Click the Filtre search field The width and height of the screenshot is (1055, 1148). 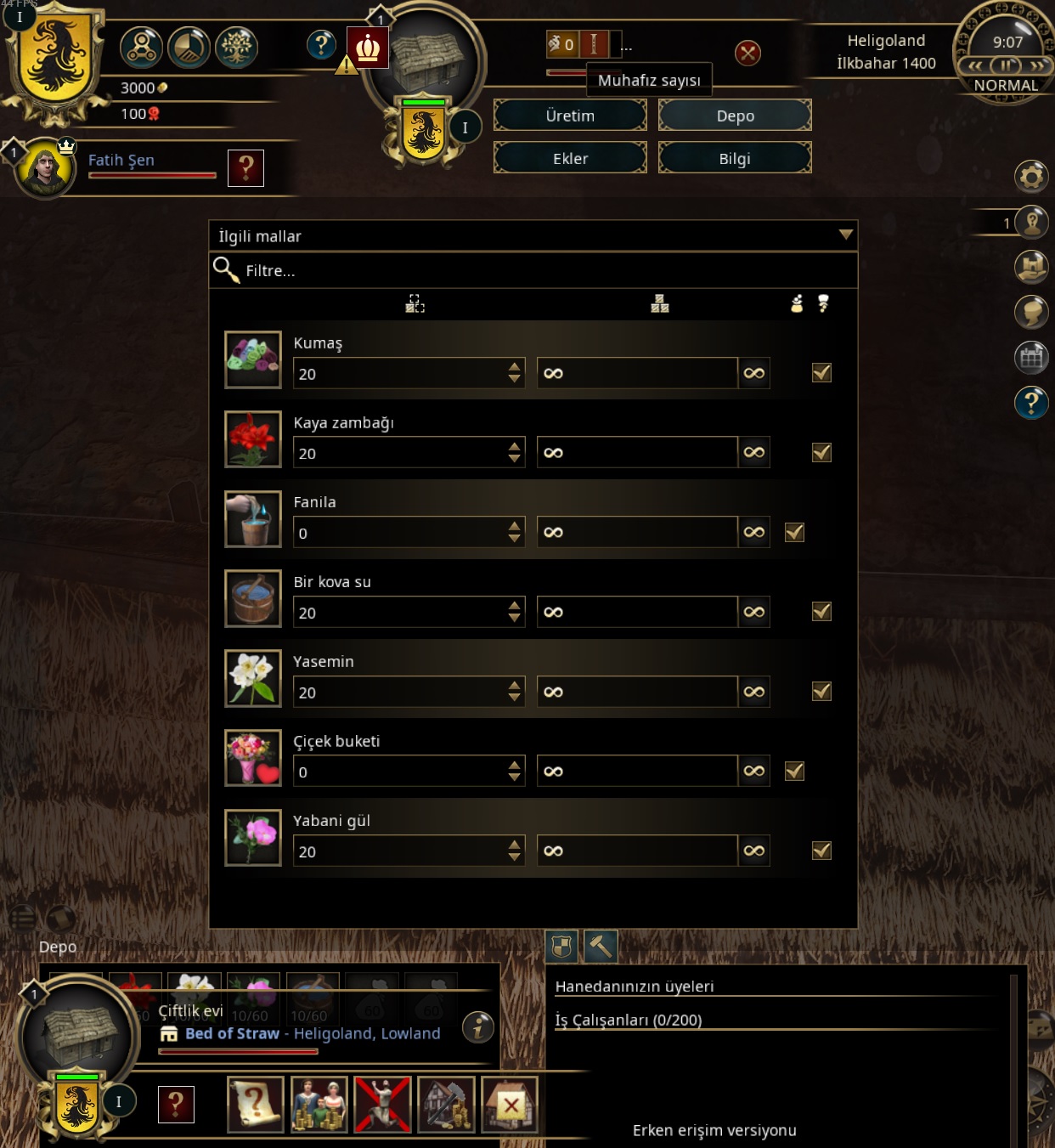click(x=544, y=271)
